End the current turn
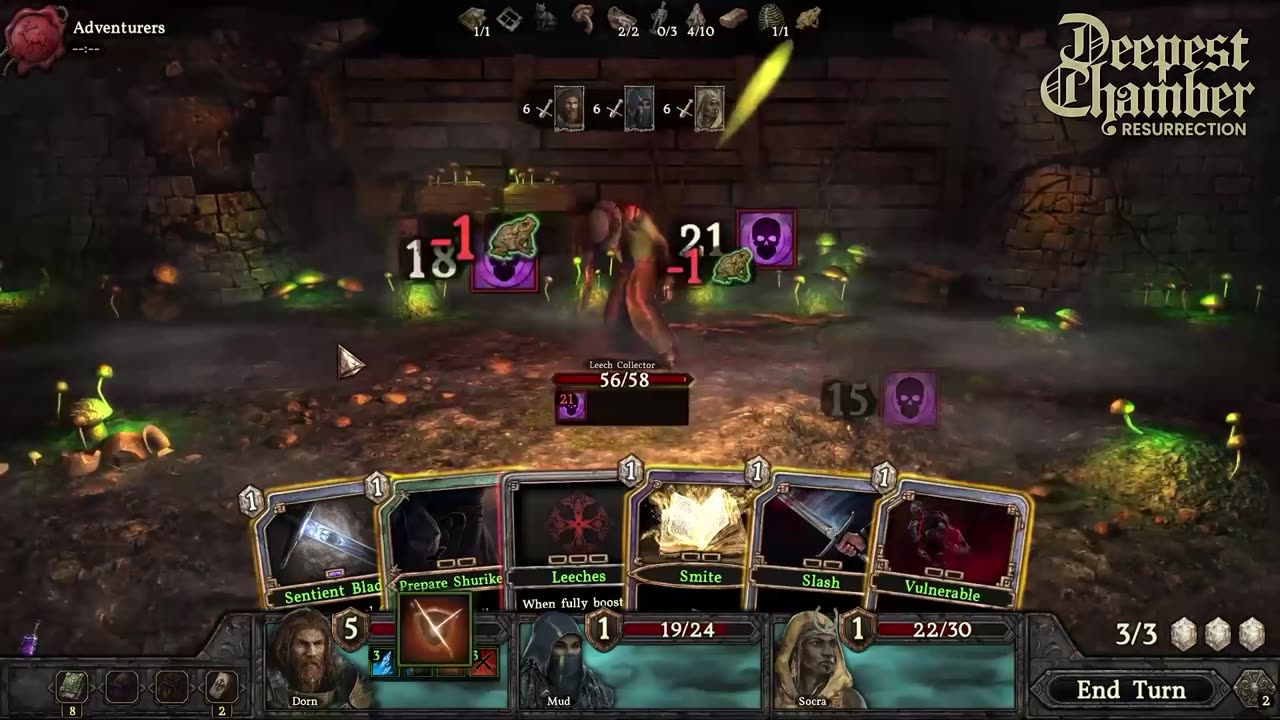The width and height of the screenshot is (1280, 720). (1130, 690)
